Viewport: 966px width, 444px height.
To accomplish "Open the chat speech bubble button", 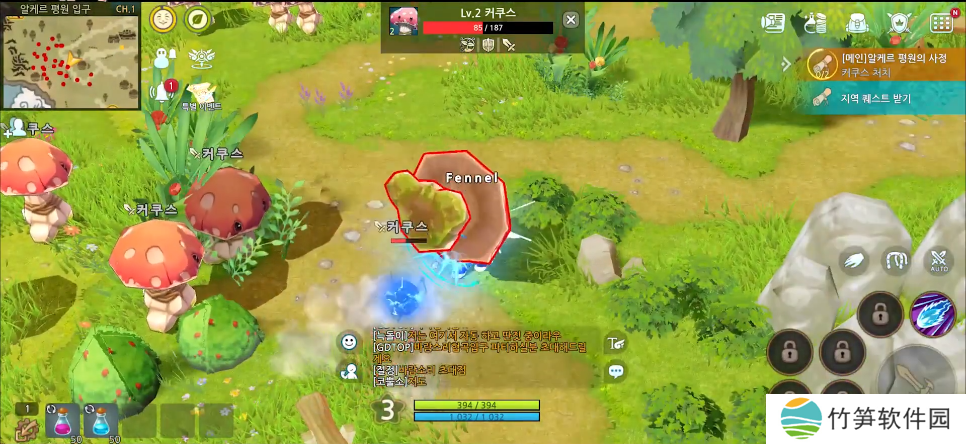I will pos(616,371).
